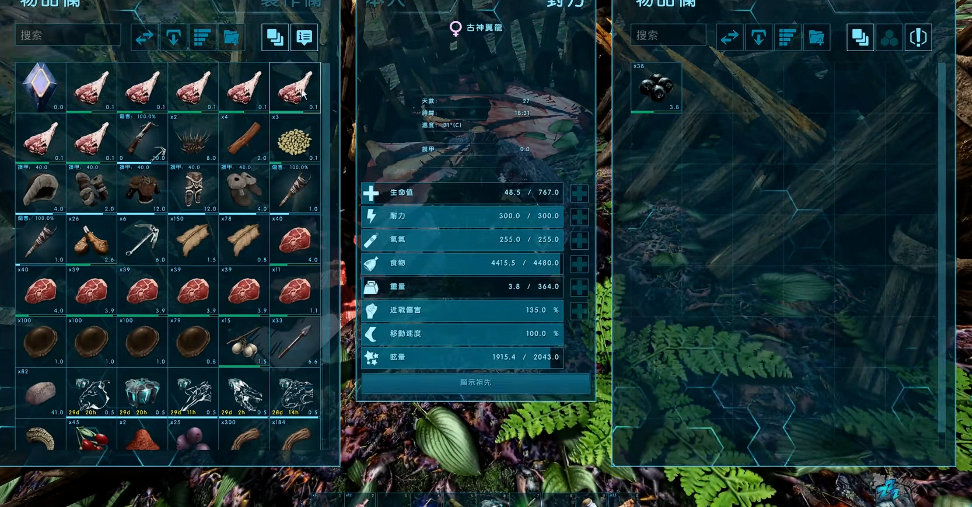Screen dimensions: 972x507
Task: Select the spear item slot
Action: (x=295, y=342)
